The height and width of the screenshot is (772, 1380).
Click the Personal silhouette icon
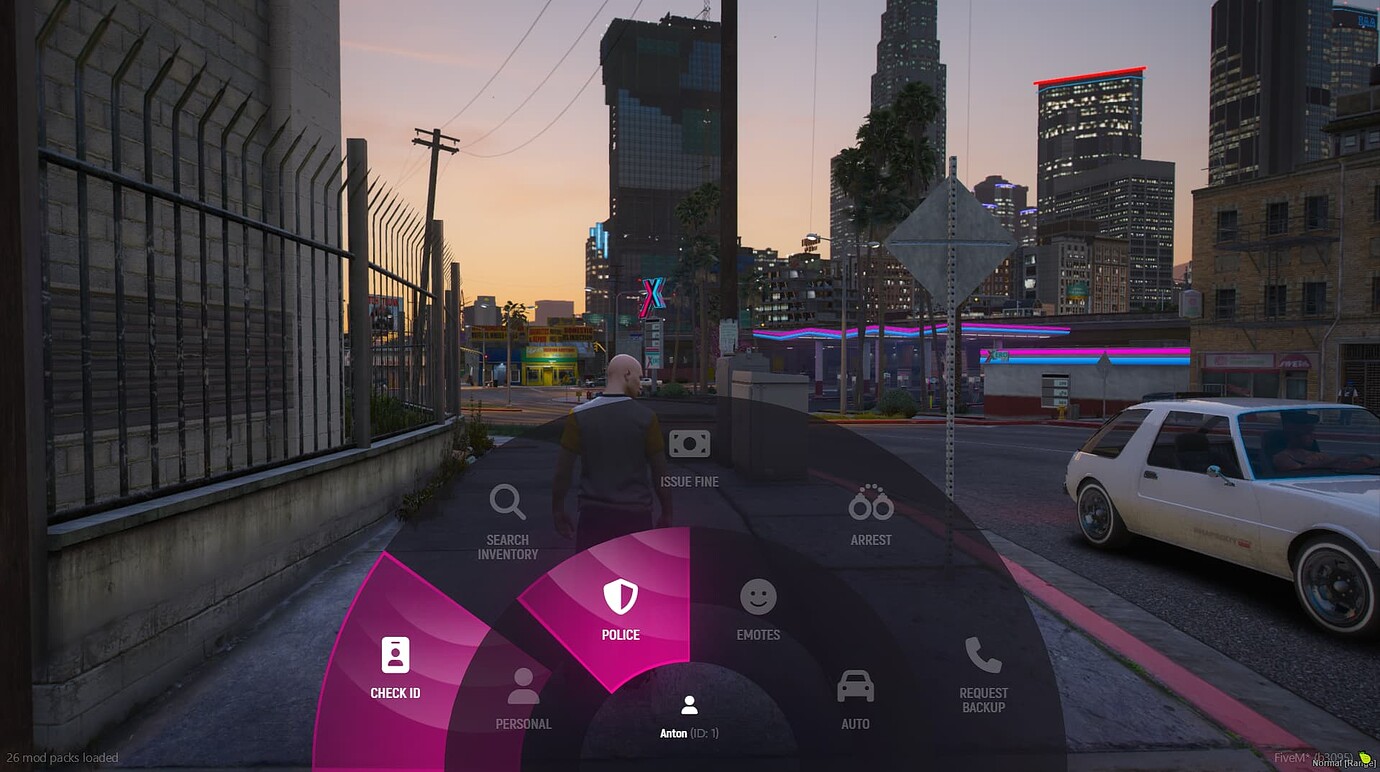pos(522,687)
